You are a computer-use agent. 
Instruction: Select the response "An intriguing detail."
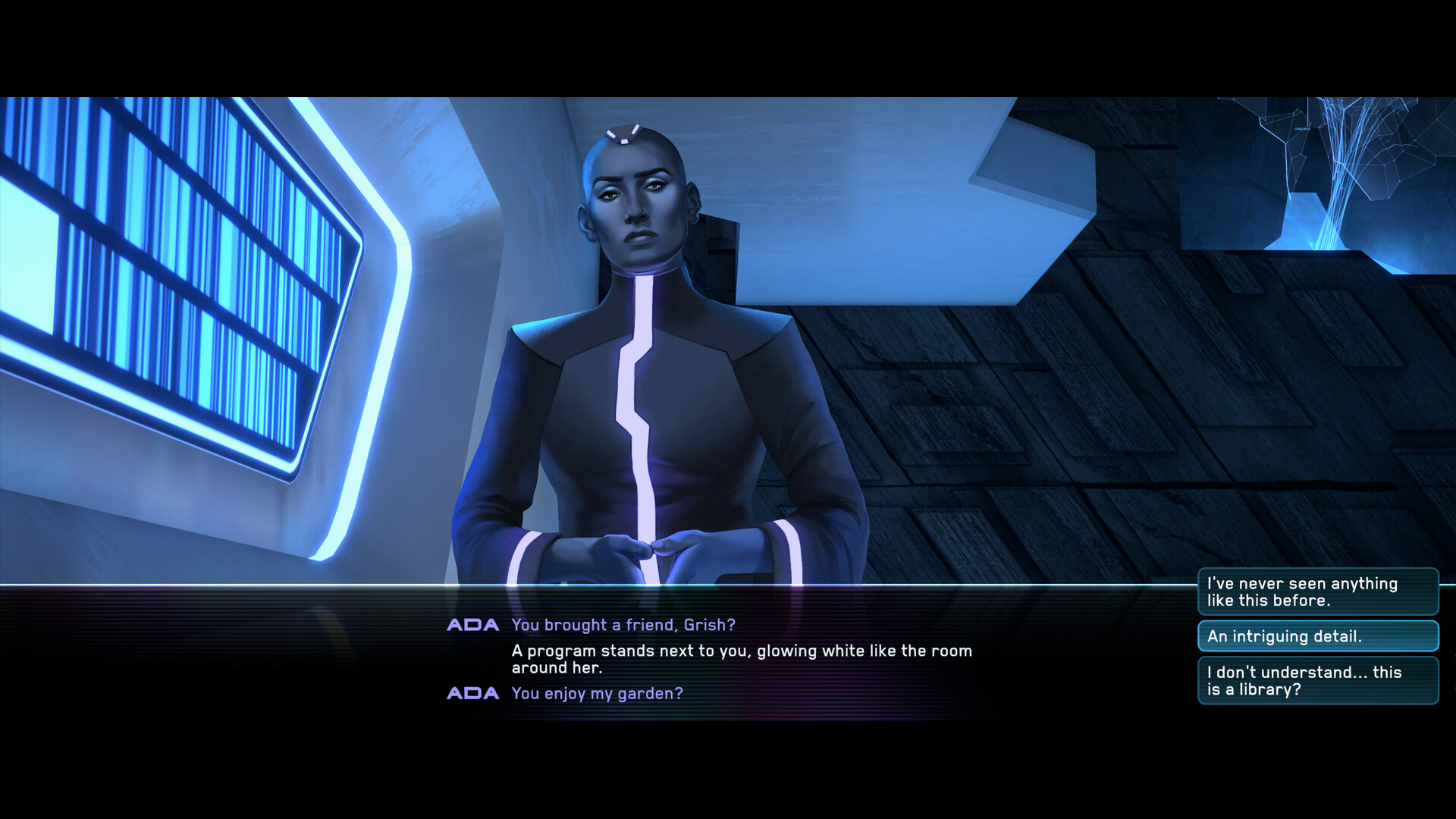(x=1319, y=636)
